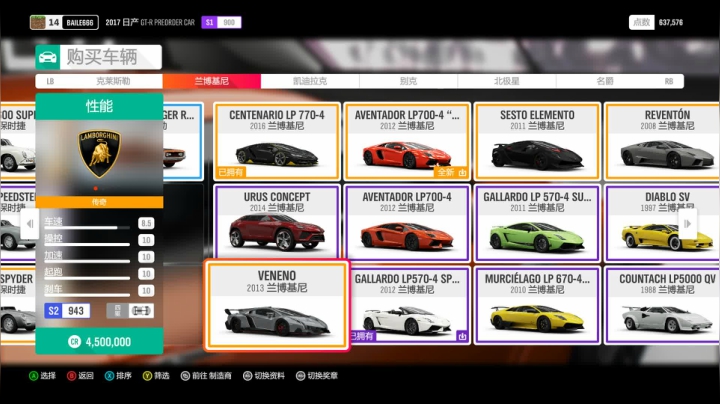
Task: Select the green Gallardo LP 570-4 Superleggera tile
Action: [x=537, y=223]
